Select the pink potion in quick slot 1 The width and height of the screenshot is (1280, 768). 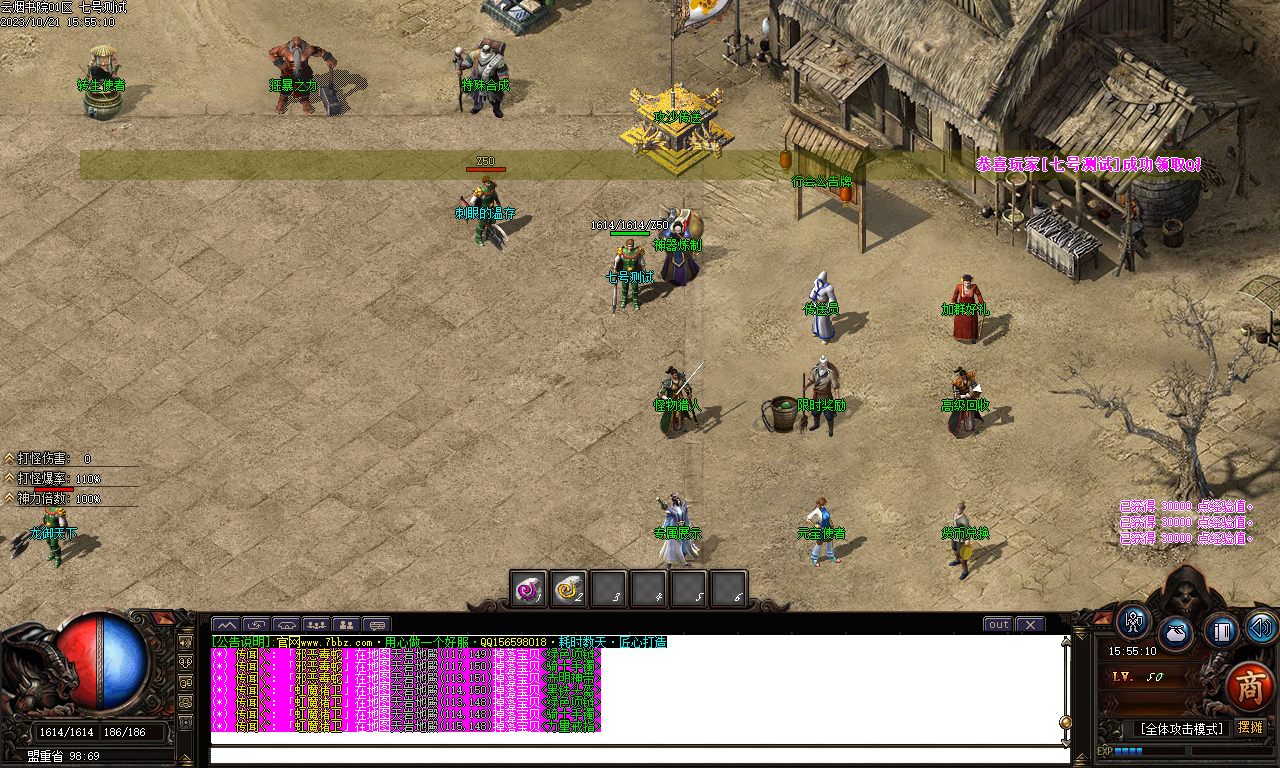pyautogui.click(x=527, y=589)
